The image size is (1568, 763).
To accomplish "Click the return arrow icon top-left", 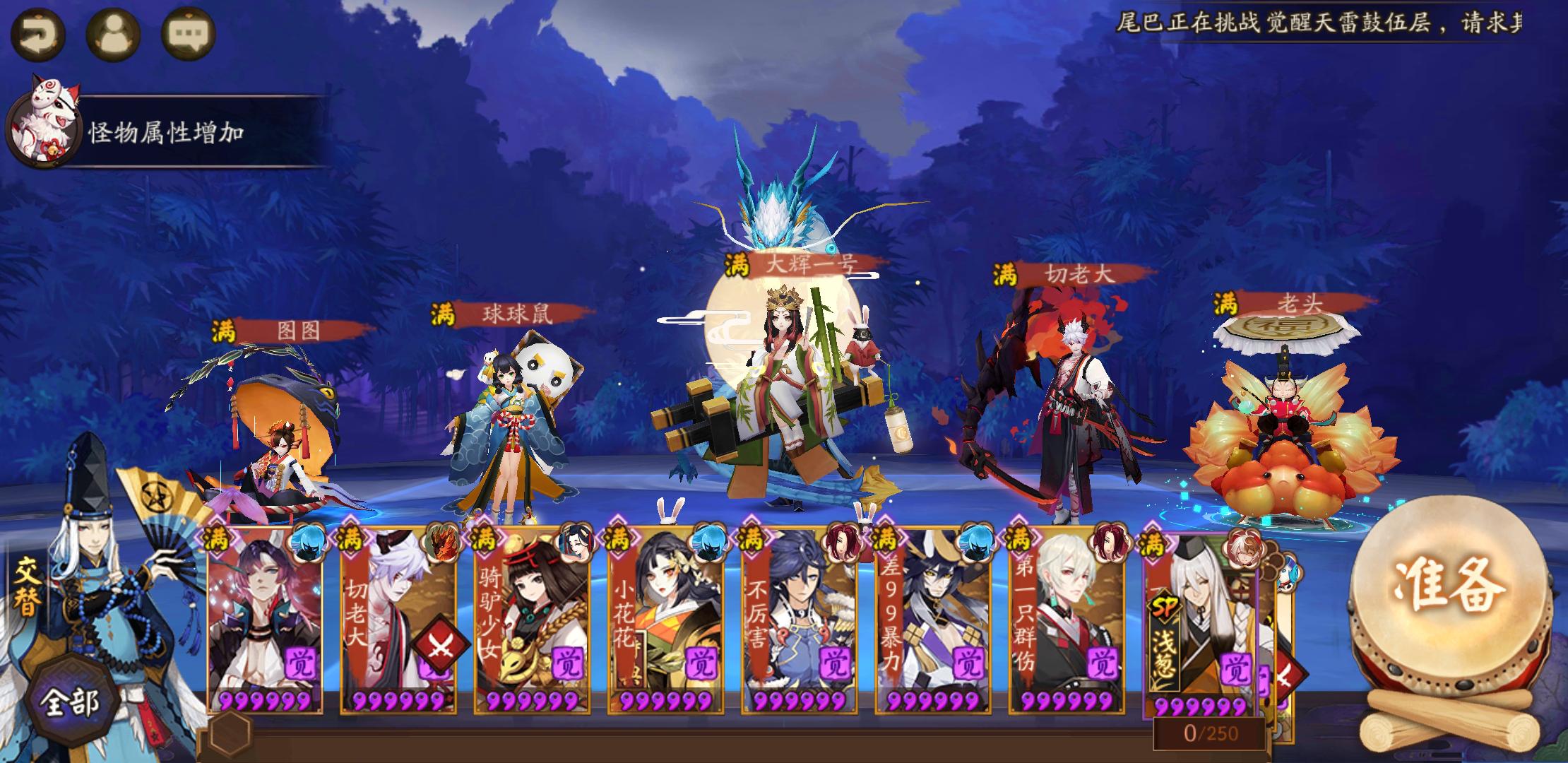I will point(39,32).
